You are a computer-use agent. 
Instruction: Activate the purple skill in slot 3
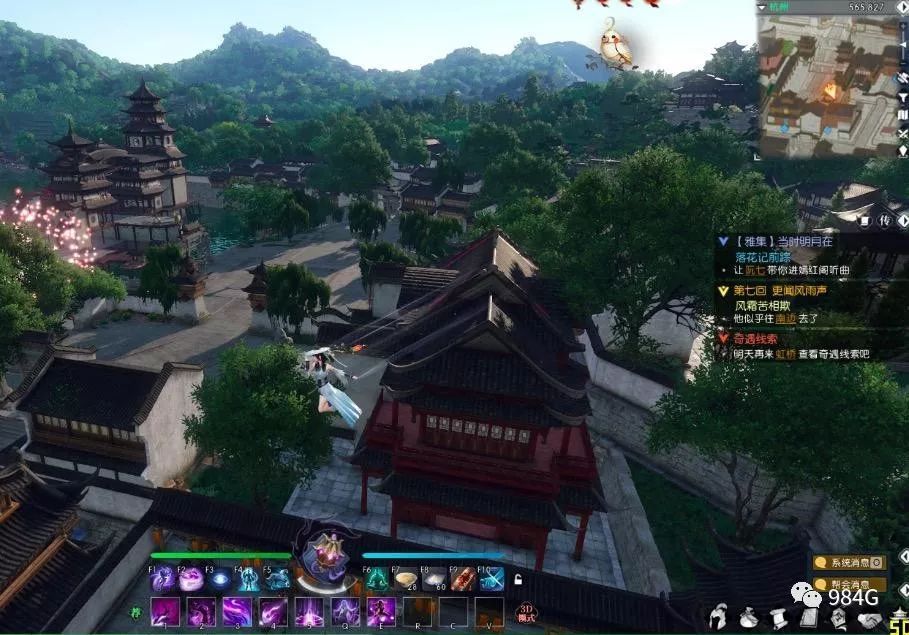(236, 611)
